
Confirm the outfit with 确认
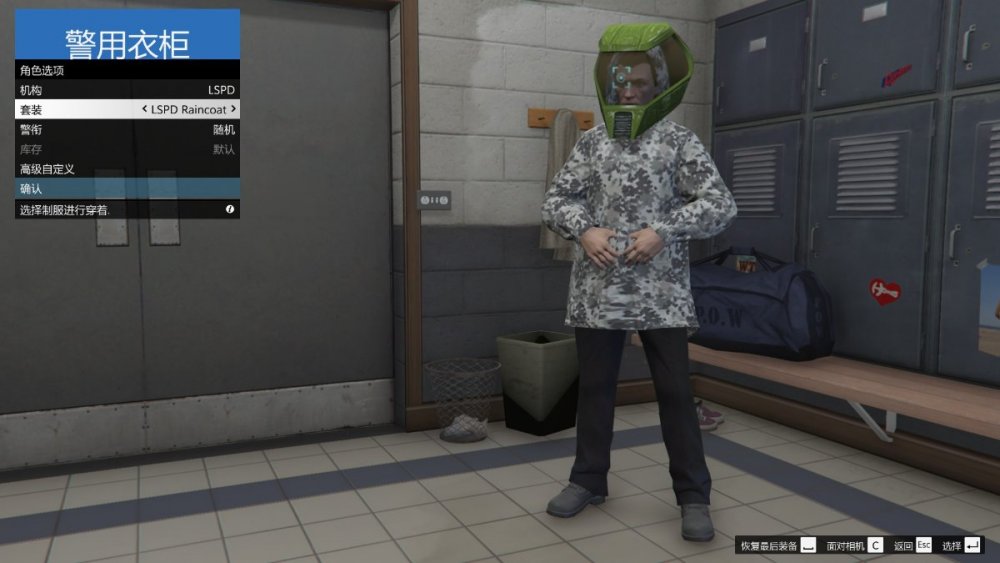[x=127, y=188]
